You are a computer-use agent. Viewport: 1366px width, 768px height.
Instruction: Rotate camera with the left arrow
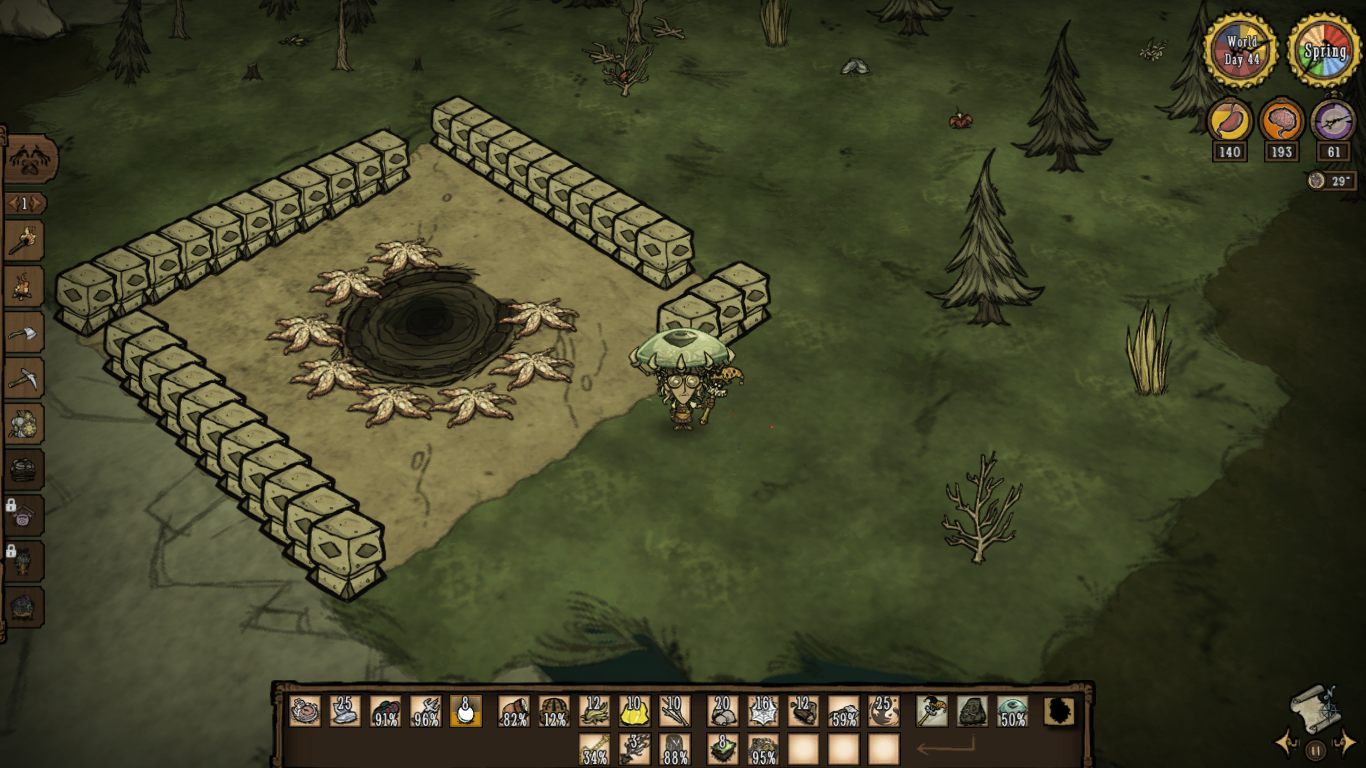[x=1284, y=743]
